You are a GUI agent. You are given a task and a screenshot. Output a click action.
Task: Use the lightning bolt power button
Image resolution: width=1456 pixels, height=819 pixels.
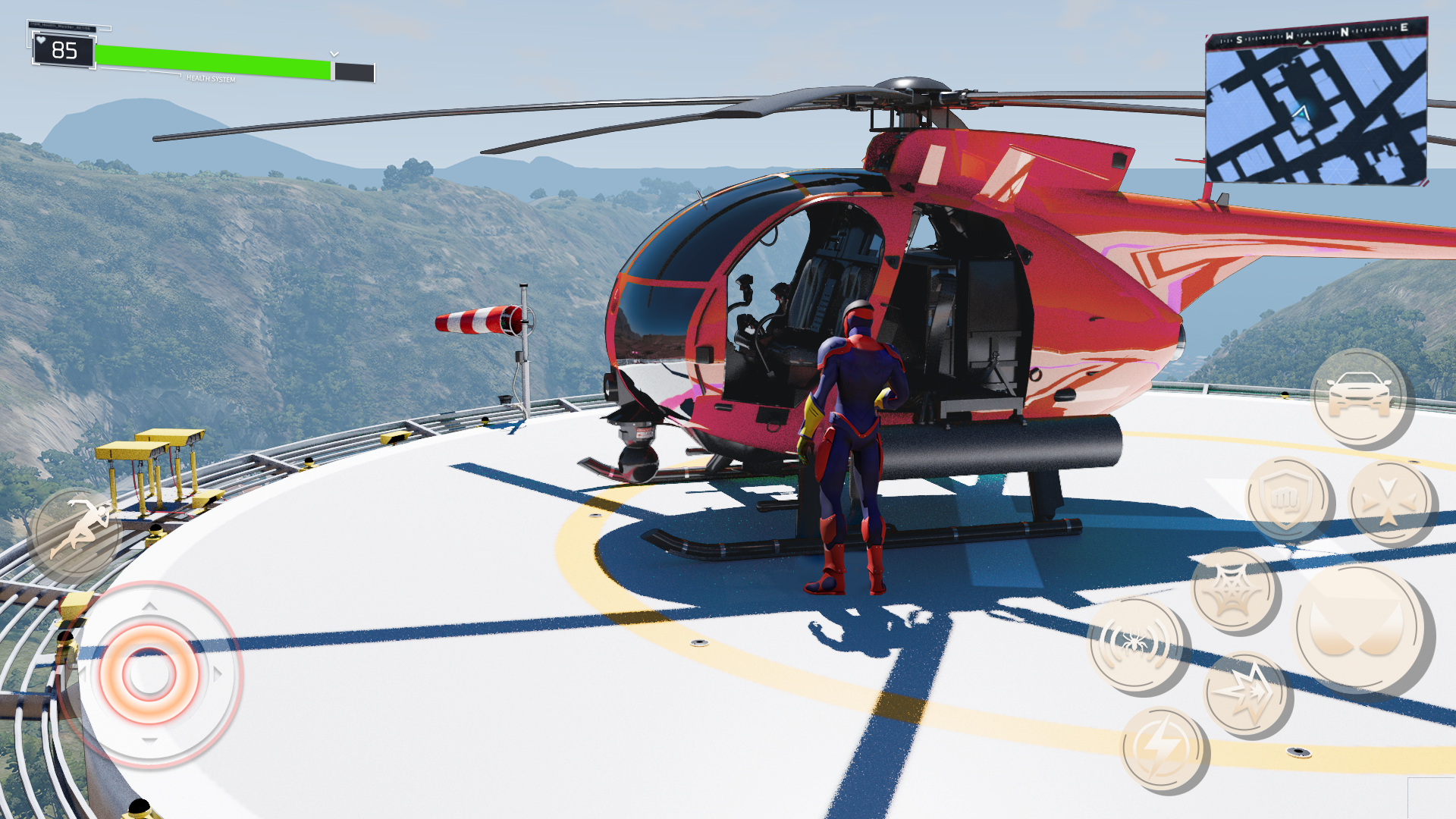coord(1162,749)
